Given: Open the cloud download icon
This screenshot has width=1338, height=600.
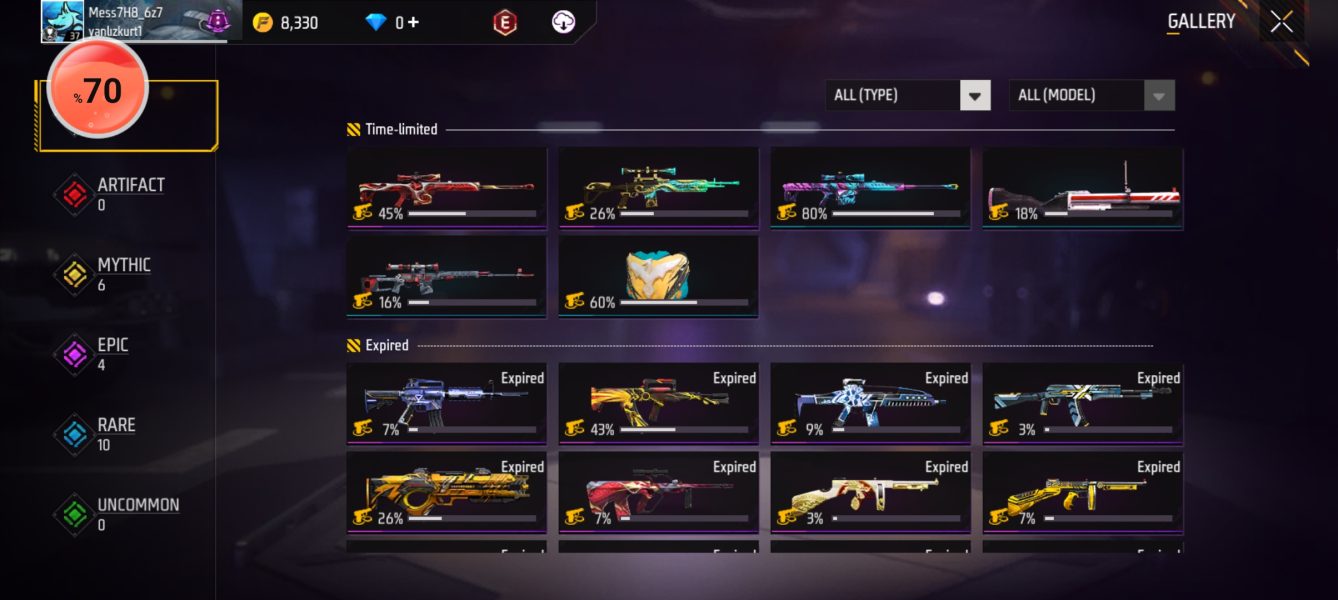Looking at the screenshot, I should (x=564, y=22).
